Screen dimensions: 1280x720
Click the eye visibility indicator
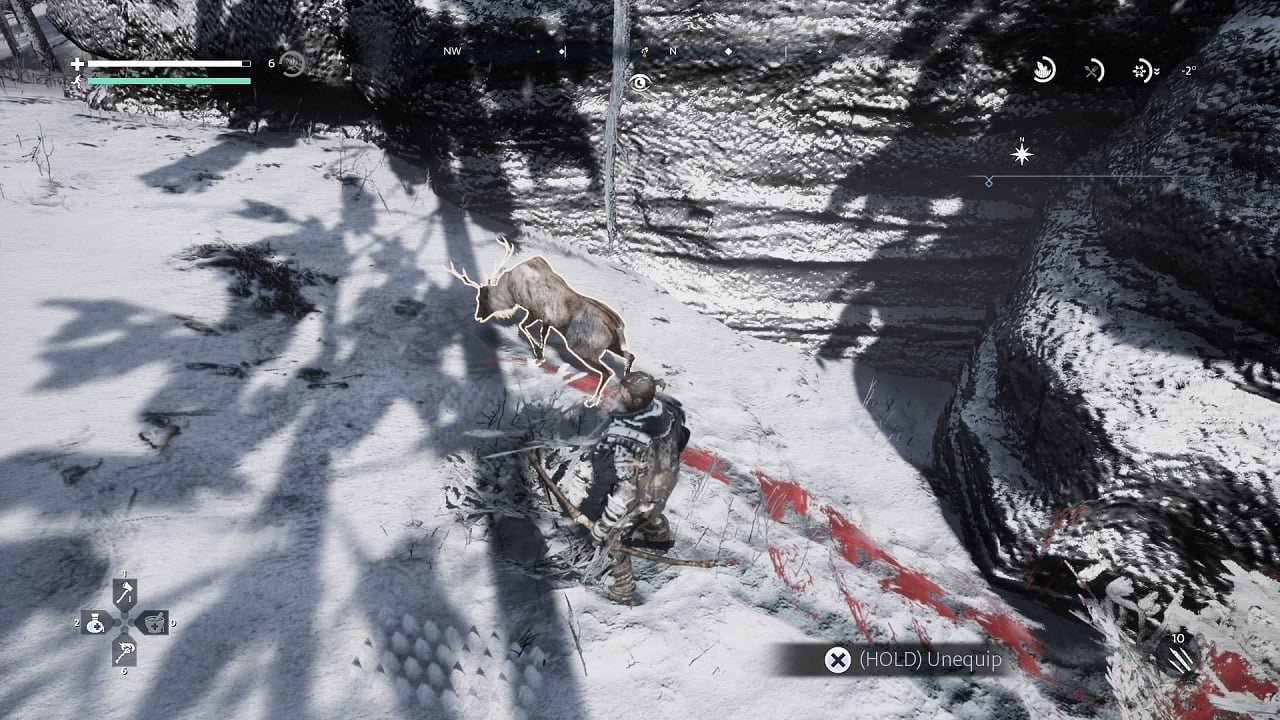(x=640, y=82)
